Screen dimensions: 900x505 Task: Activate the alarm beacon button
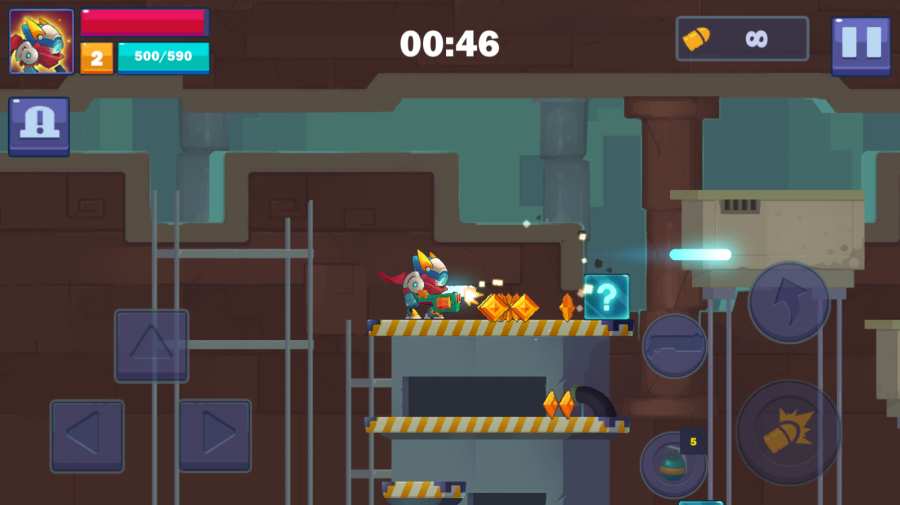[39, 126]
